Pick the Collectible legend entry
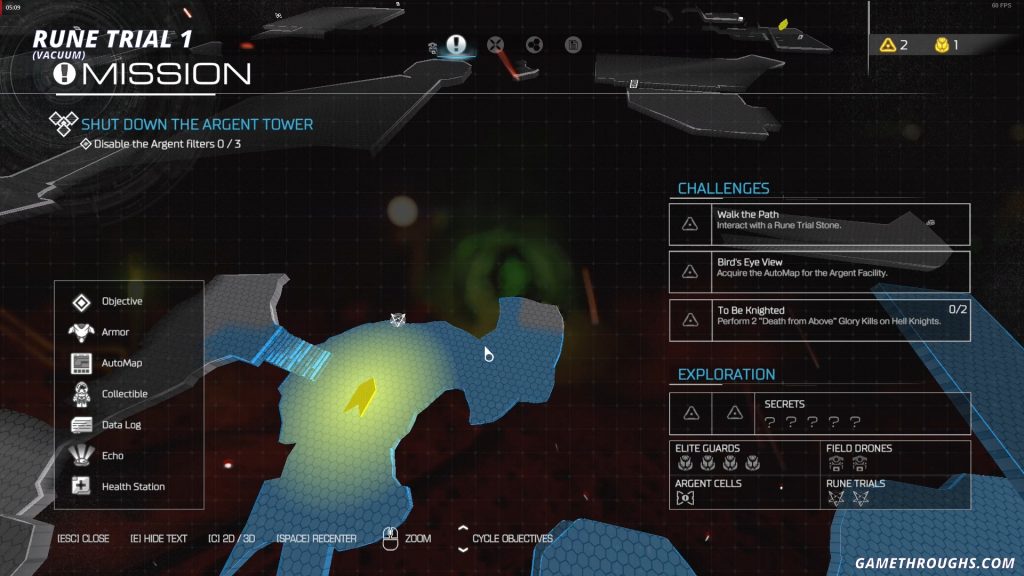Image resolution: width=1024 pixels, height=576 pixels. pyautogui.click(x=124, y=394)
